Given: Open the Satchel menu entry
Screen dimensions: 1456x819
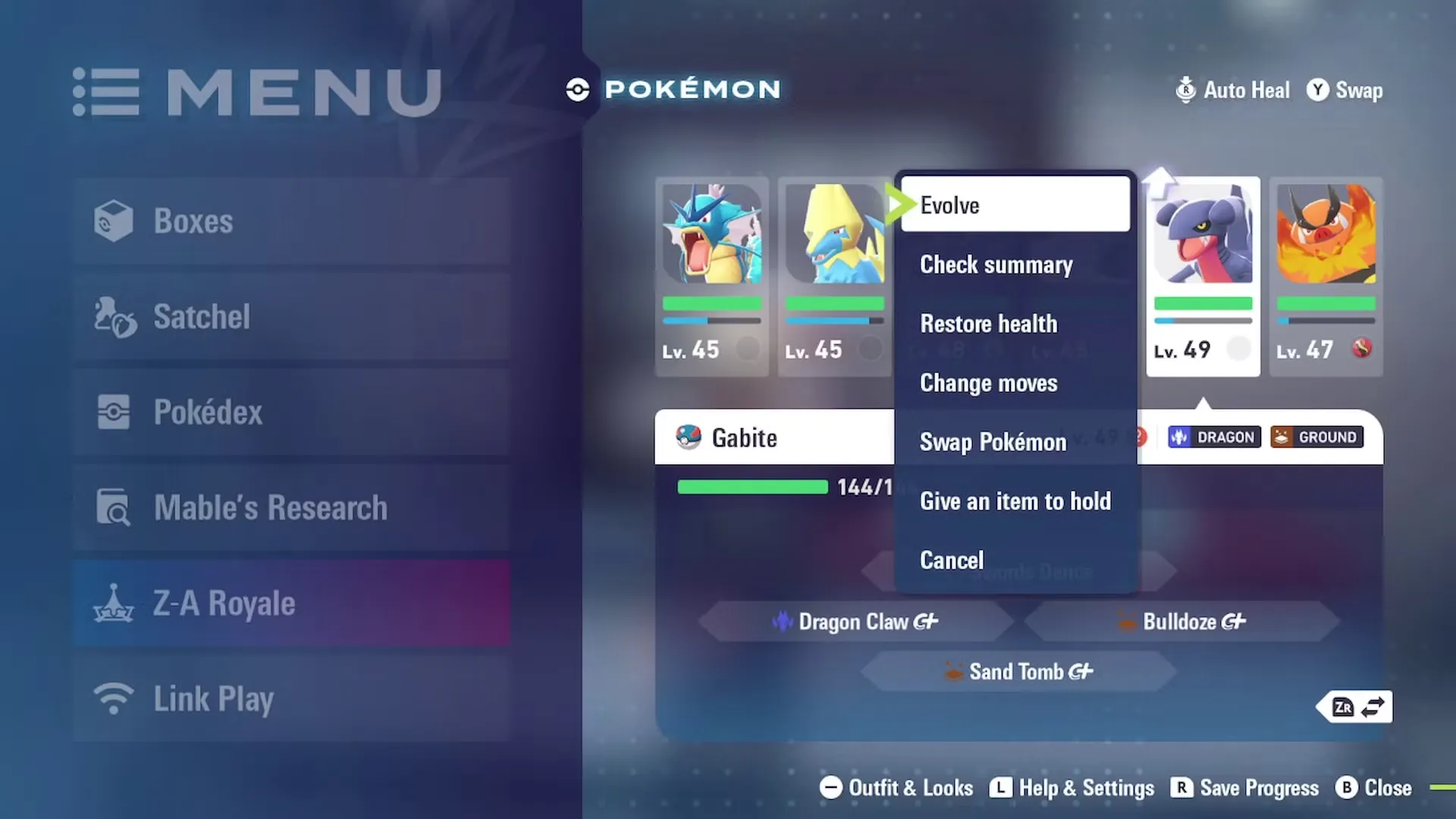Looking at the screenshot, I should pos(292,317).
